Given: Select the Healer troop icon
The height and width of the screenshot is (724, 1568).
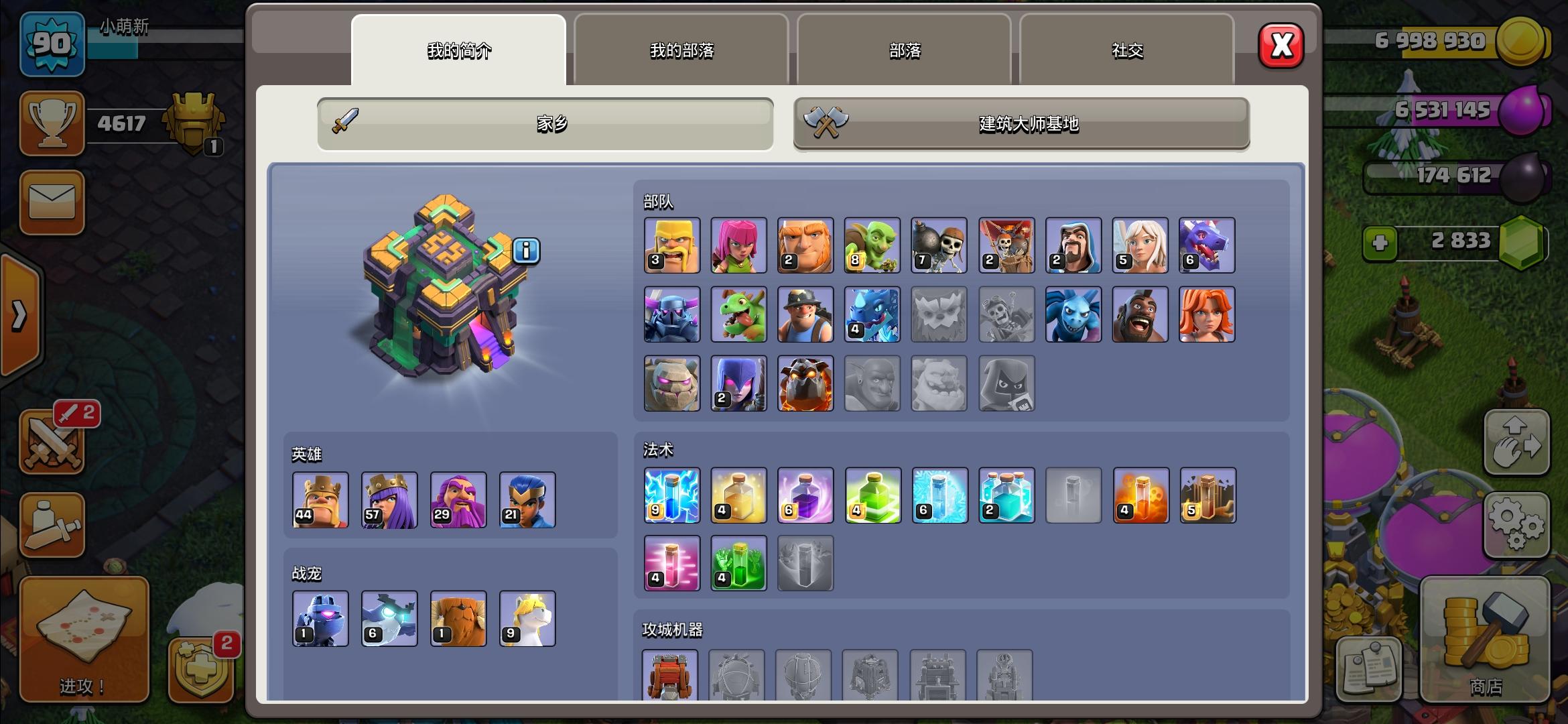Looking at the screenshot, I should 1140,245.
